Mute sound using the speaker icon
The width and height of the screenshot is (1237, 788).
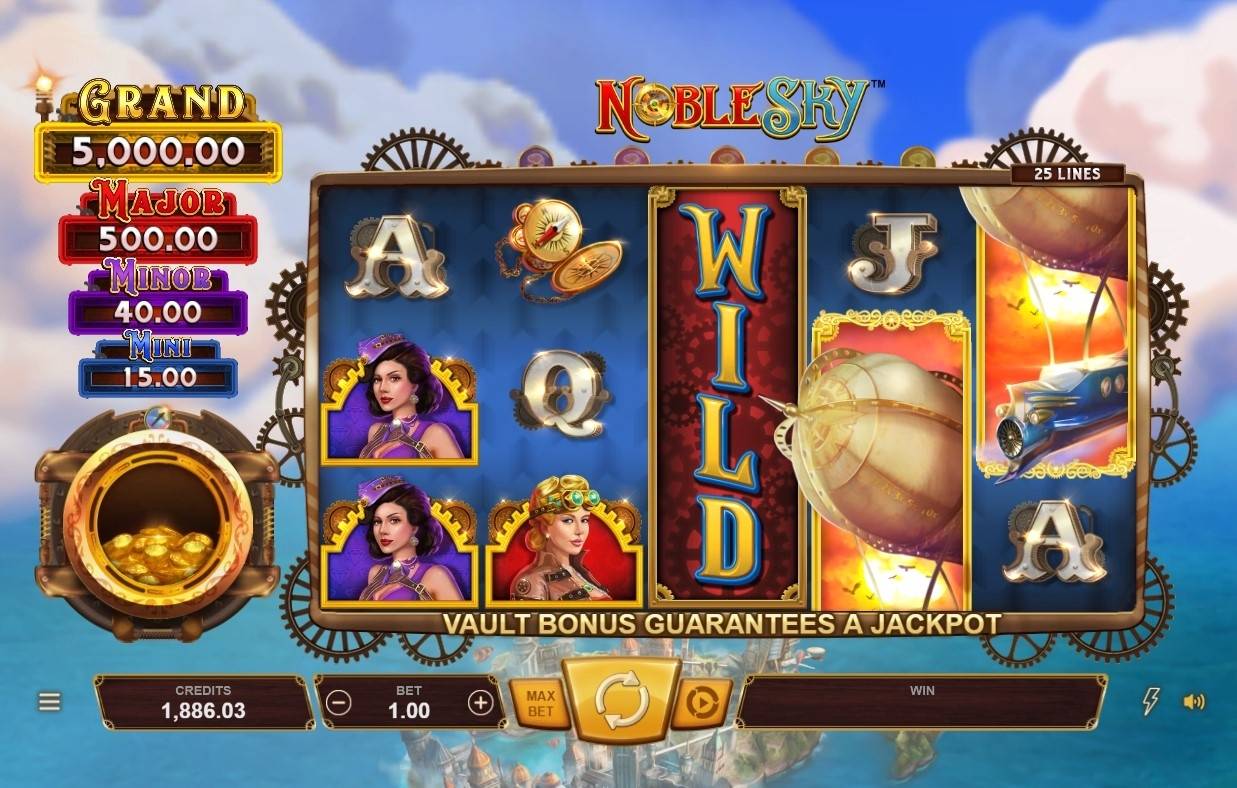pos(1194,702)
